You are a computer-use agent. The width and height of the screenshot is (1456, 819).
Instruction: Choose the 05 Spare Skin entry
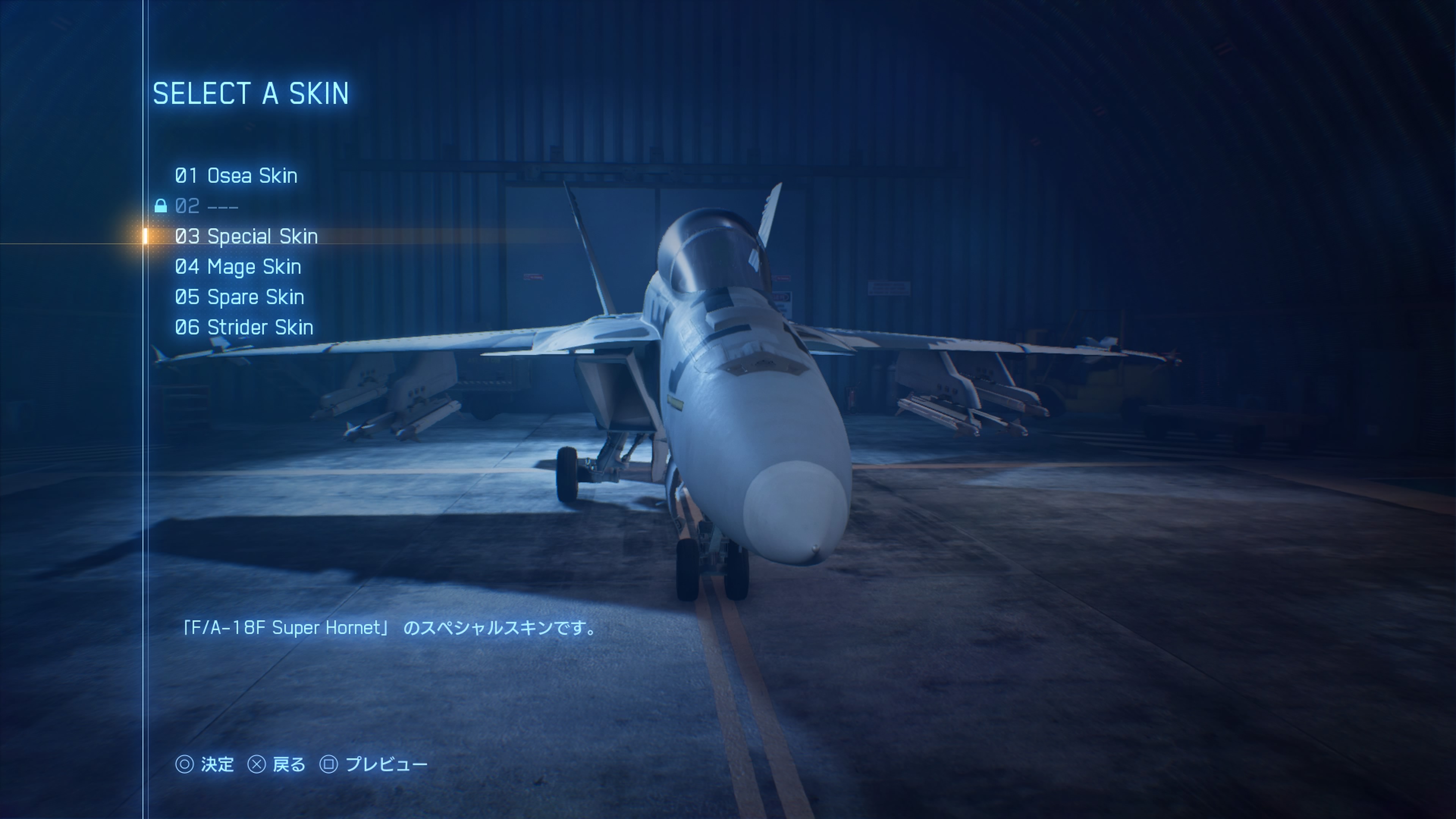coord(239,297)
